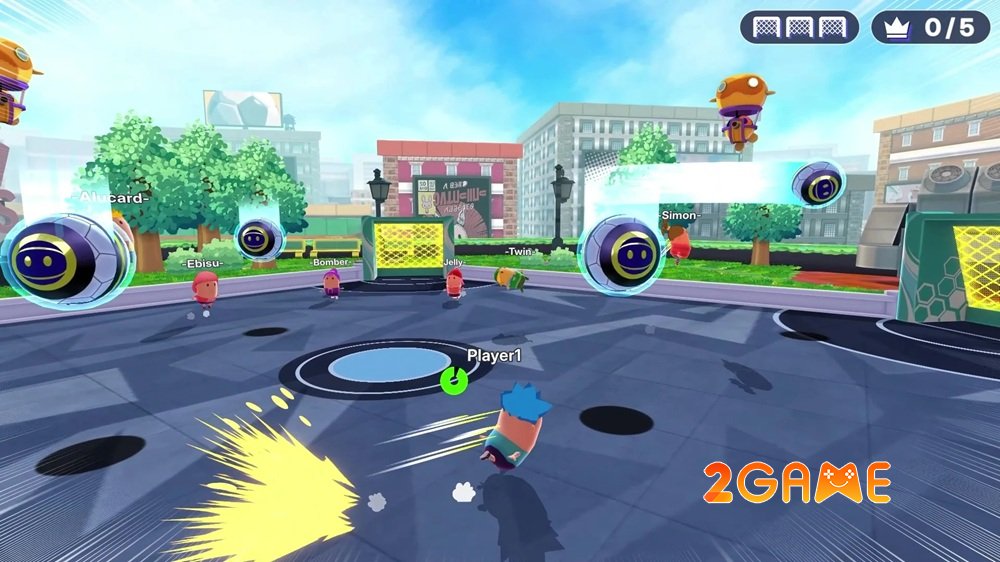Click the three goal nets tracker
This screenshot has height=562, width=1000.
[x=799, y=27]
